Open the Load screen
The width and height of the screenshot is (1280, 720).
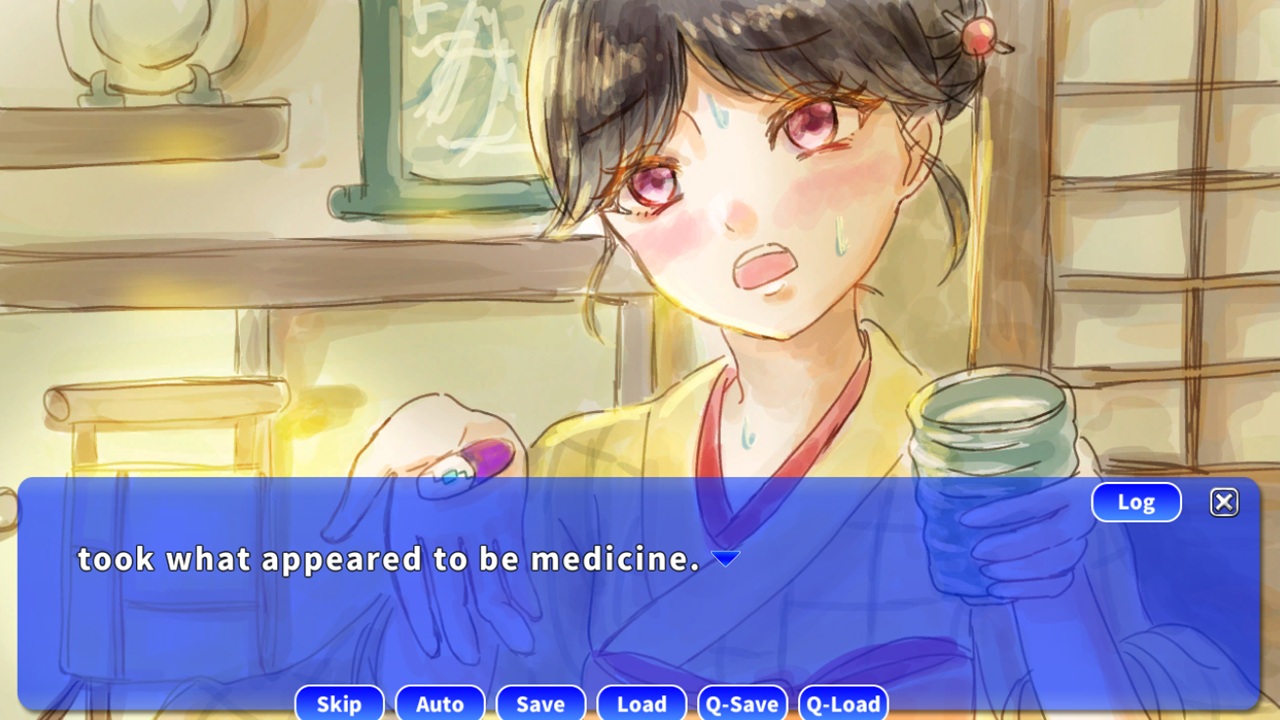[641, 704]
